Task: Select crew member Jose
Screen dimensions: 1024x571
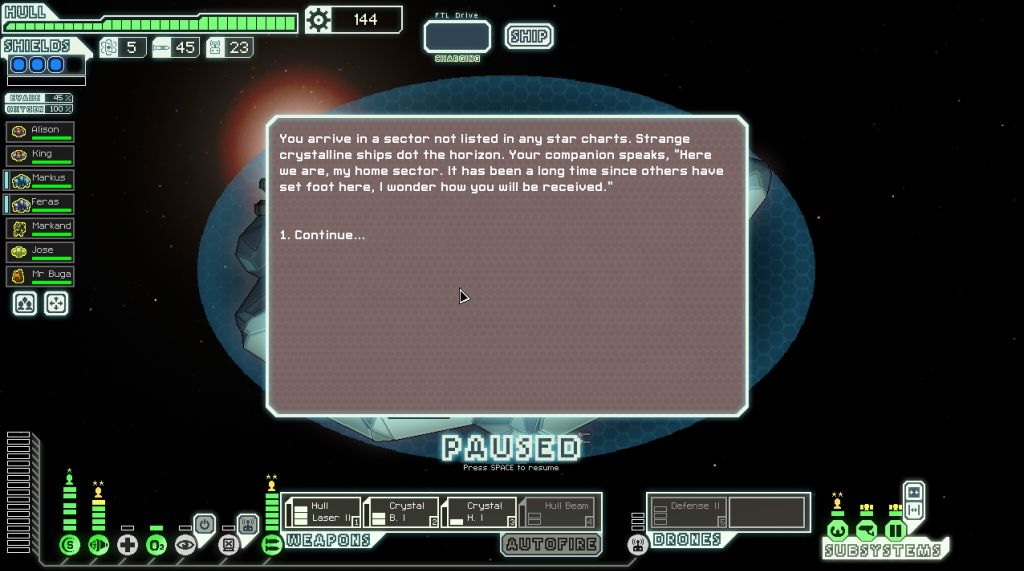Action: tap(40, 251)
